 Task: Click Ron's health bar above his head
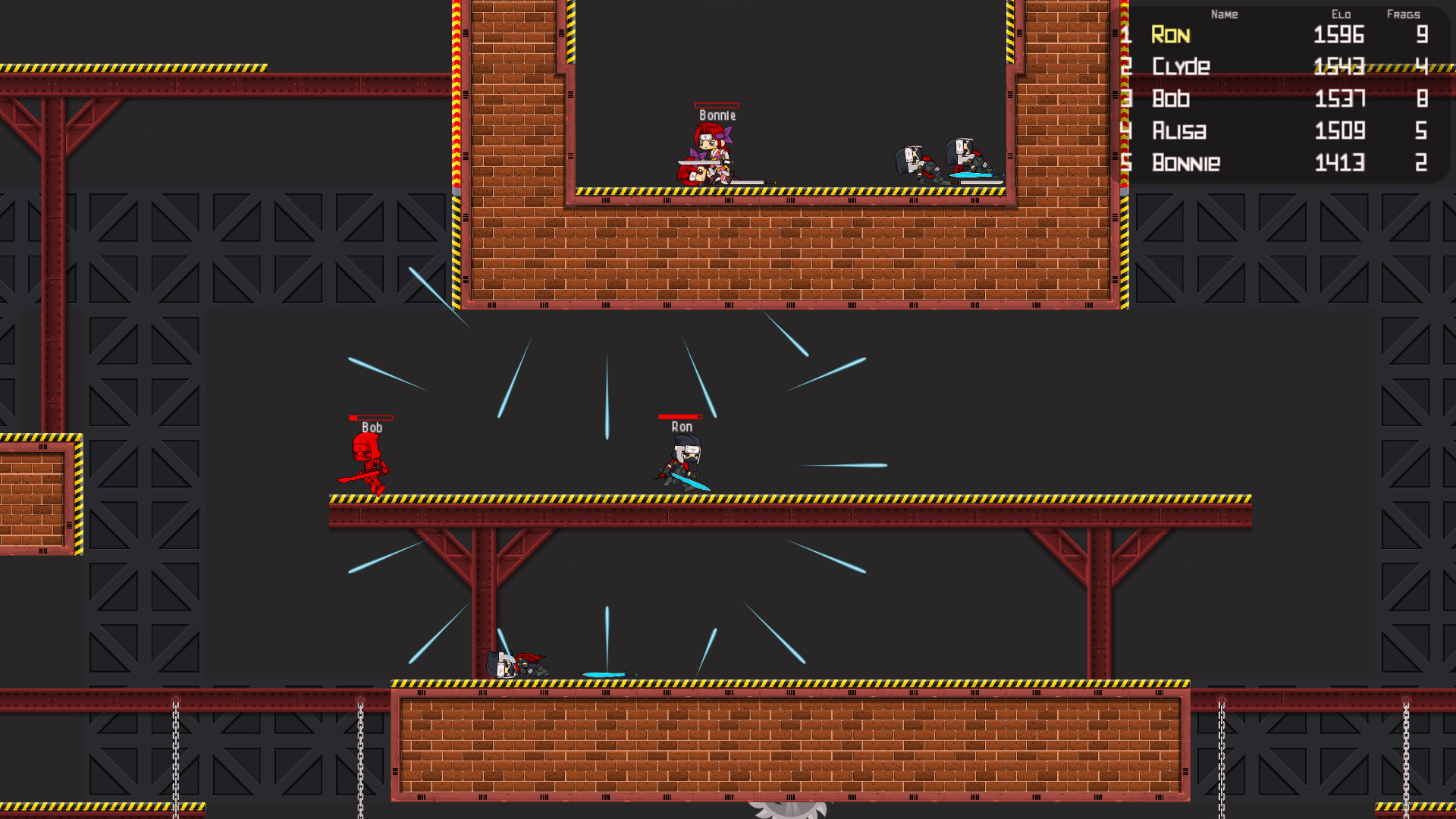click(x=680, y=416)
